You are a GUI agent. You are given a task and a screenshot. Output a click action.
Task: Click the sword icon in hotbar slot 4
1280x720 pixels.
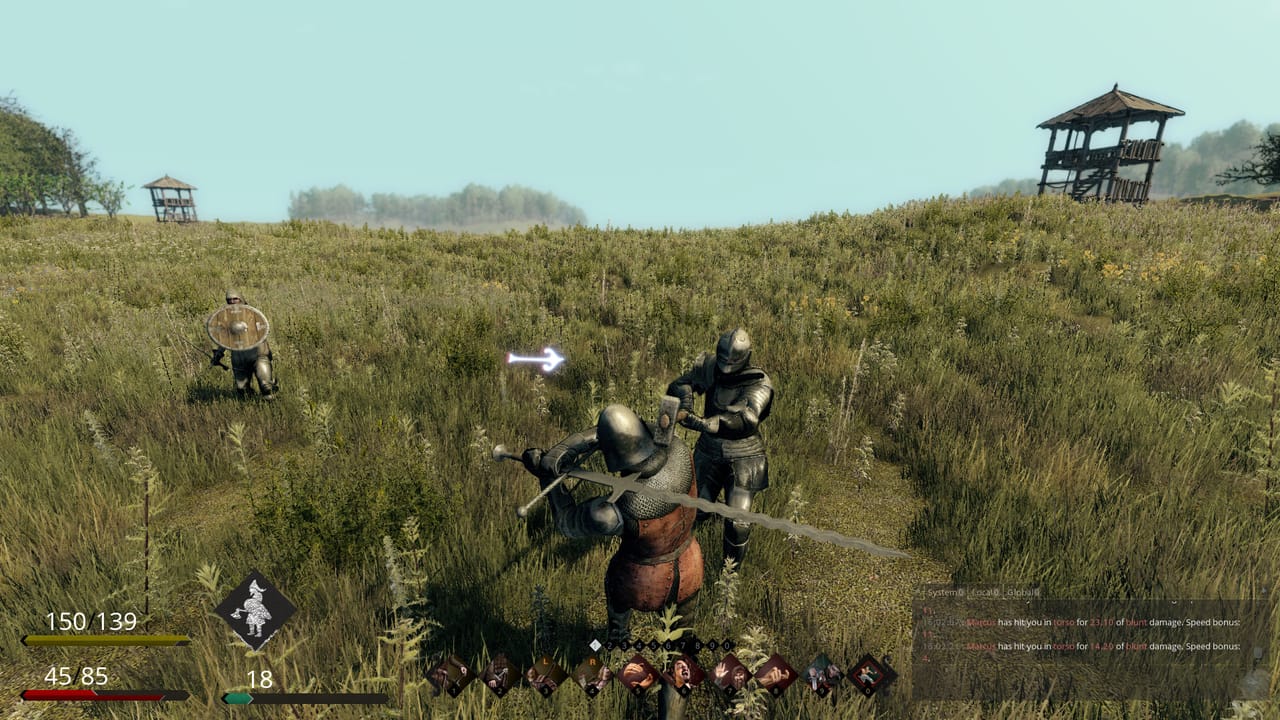(592, 672)
